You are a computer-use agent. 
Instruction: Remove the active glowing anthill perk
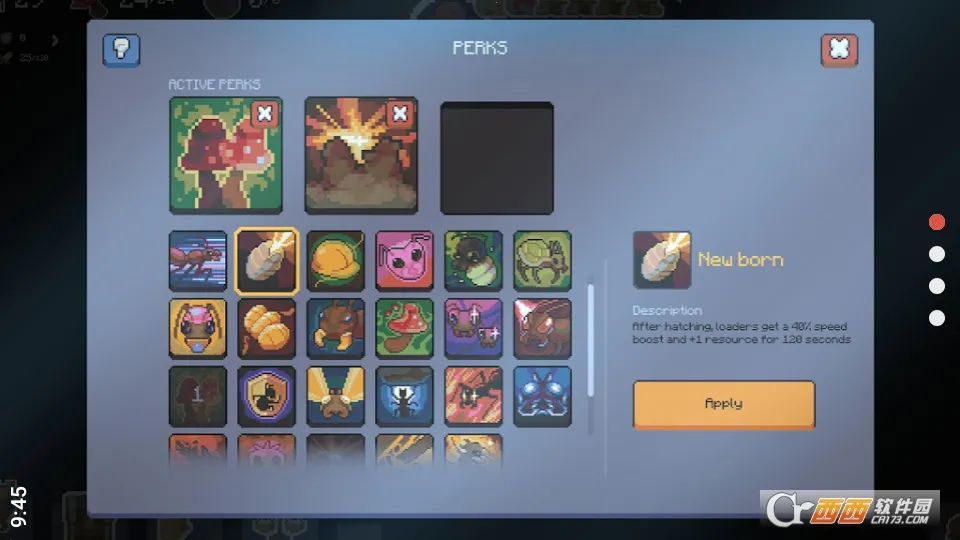click(x=399, y=114)
